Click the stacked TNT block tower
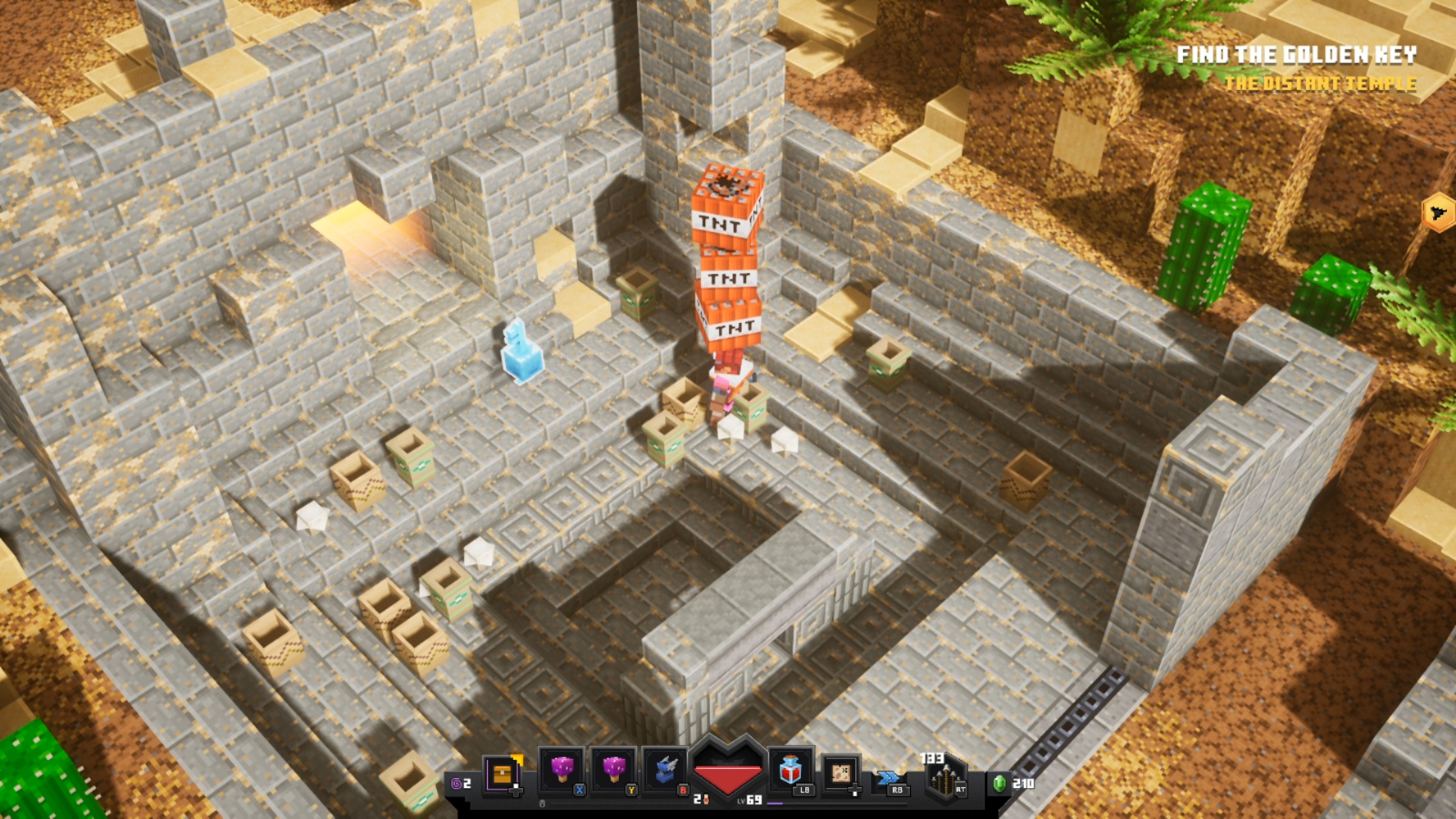The image size is (1456, 819). (726, 255)
